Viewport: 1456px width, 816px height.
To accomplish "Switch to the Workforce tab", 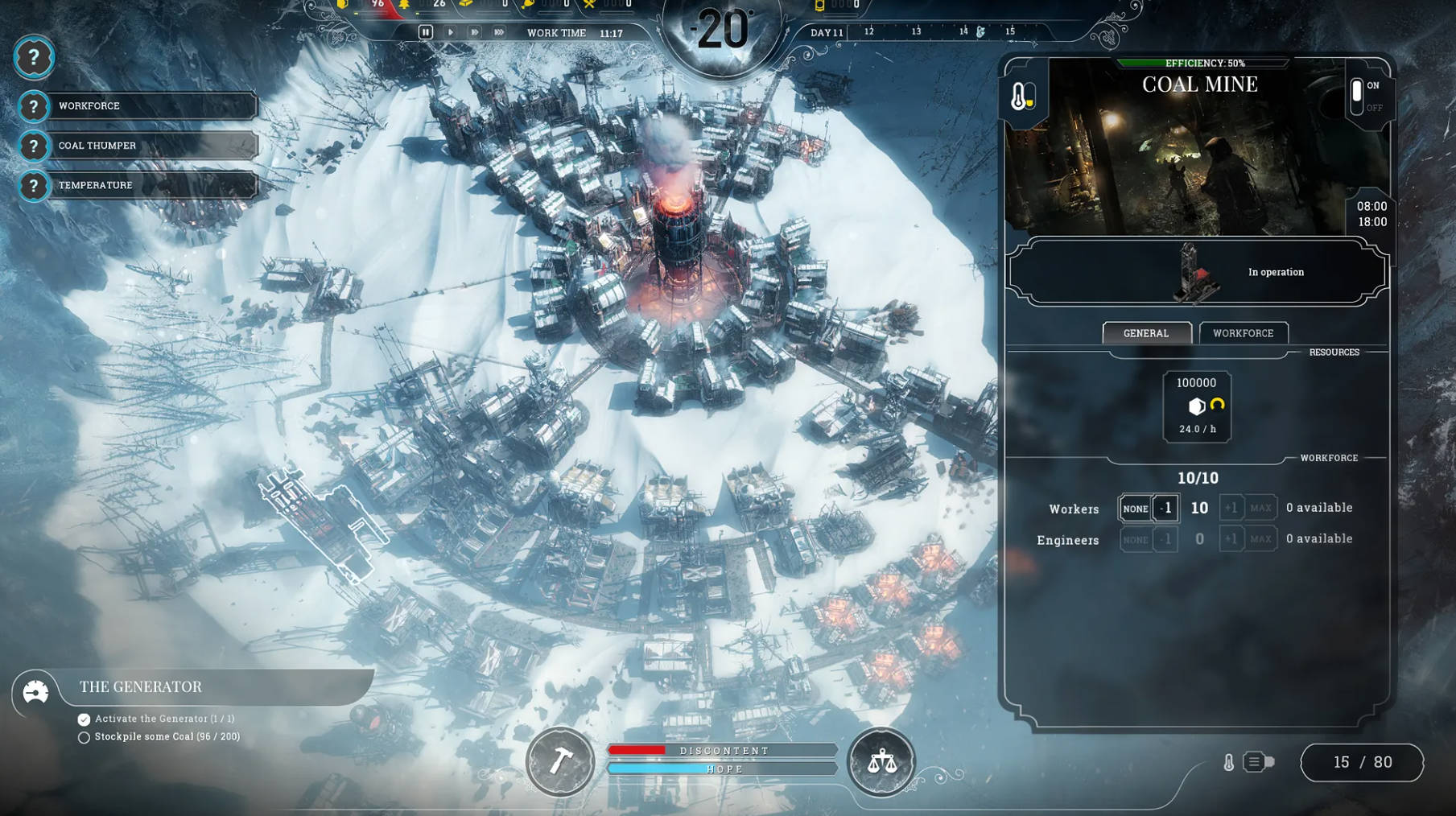I will (x=1244, y=332).
